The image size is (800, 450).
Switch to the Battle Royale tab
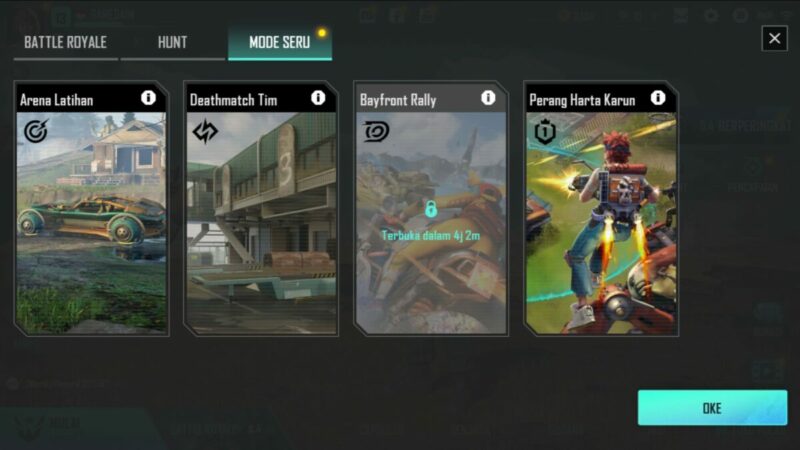click(x=65, y=43)
